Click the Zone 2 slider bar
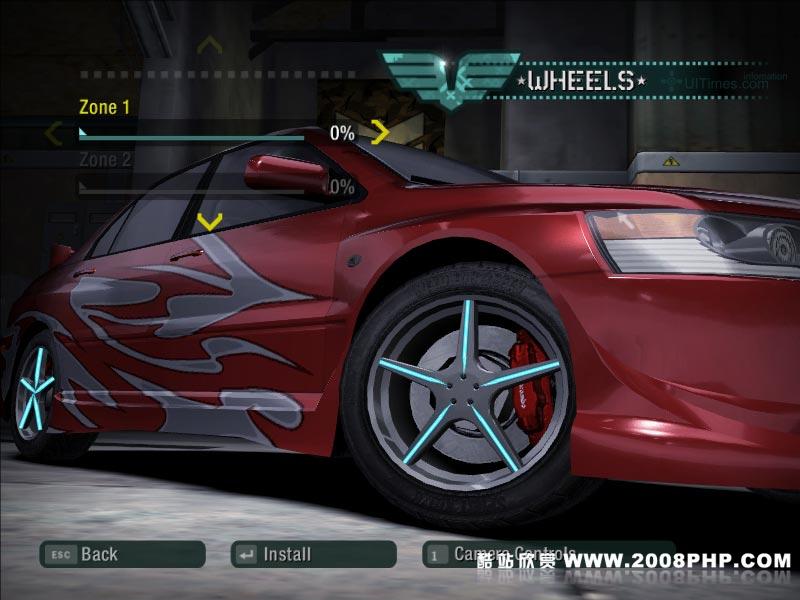800x600 pixels. pyautogui.click(x=200, y=187)
